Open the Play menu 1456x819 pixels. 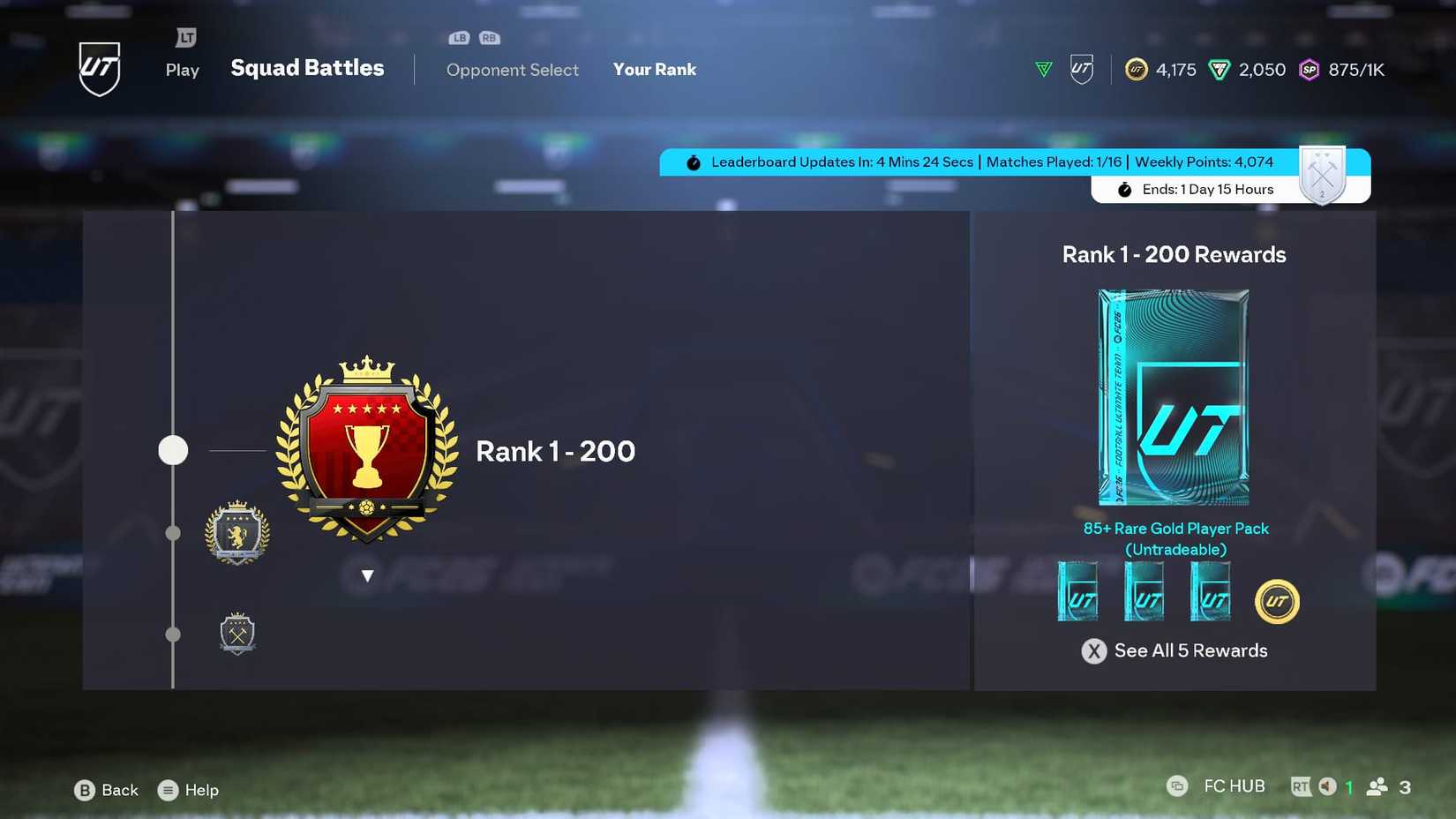click(x=182, y=70)
